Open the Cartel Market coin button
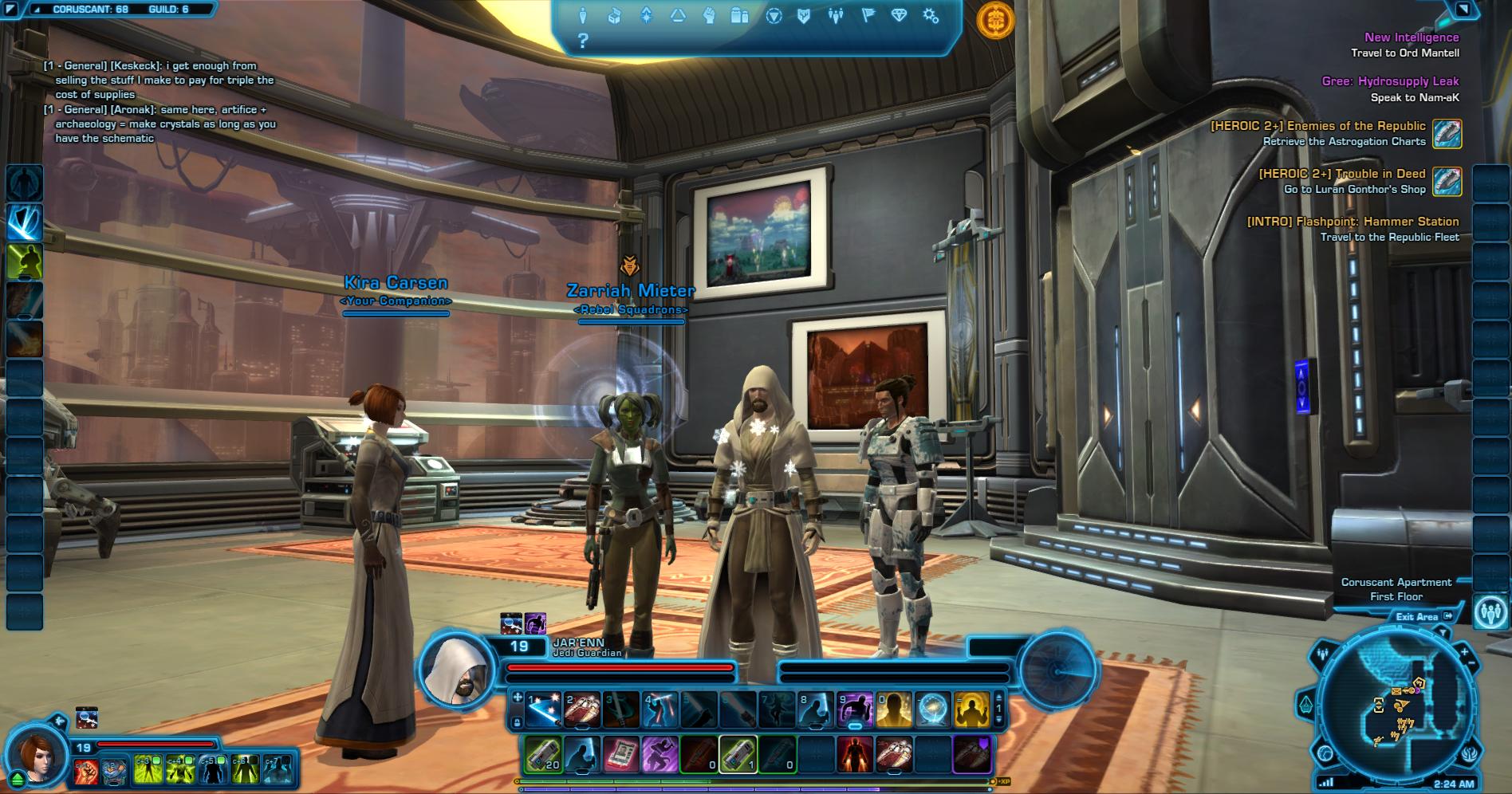The width and height of the screenshot is (1512, 794). pos(995,21)
